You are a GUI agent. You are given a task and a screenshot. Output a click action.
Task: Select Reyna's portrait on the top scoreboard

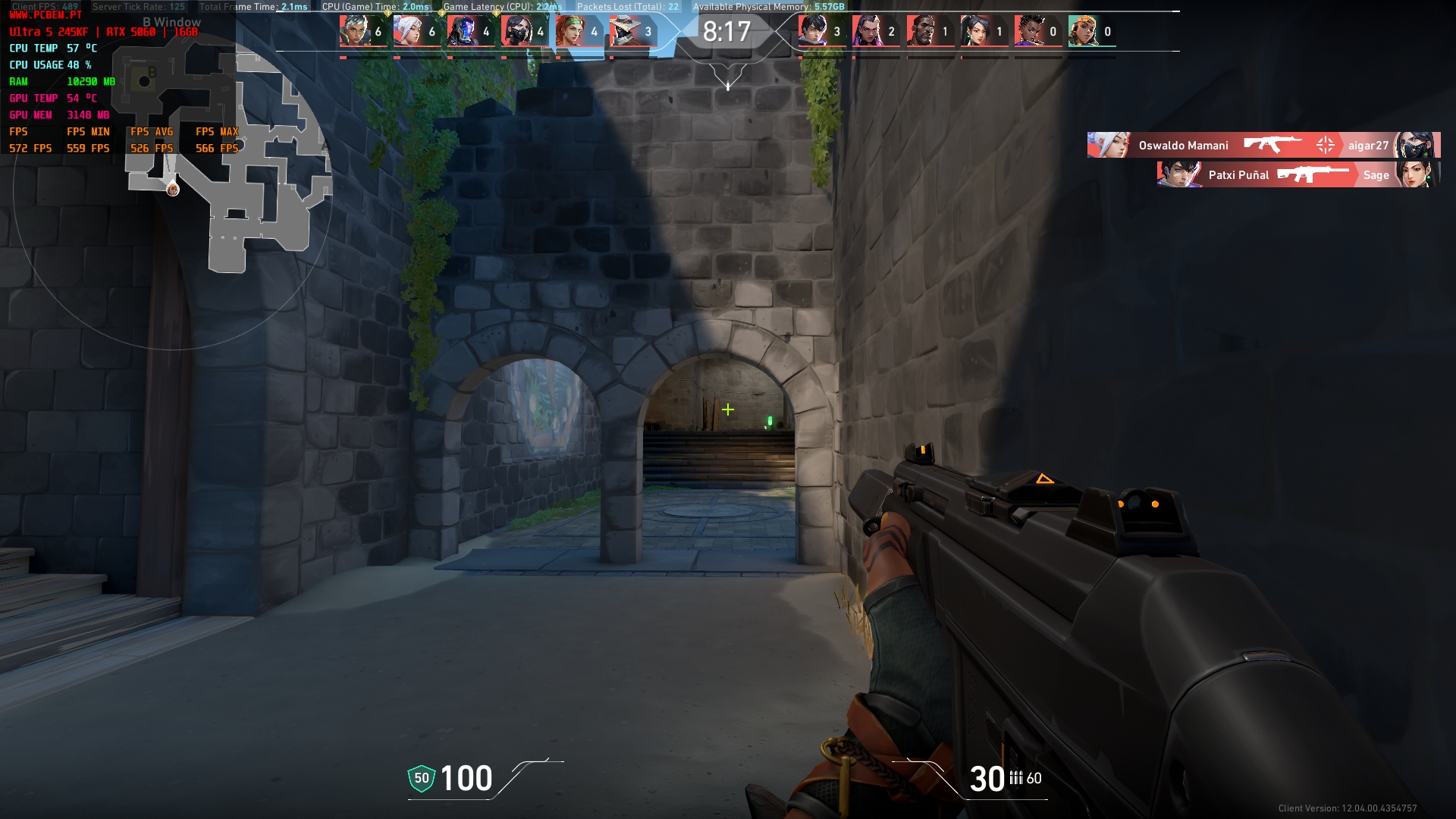pos(867,31)
